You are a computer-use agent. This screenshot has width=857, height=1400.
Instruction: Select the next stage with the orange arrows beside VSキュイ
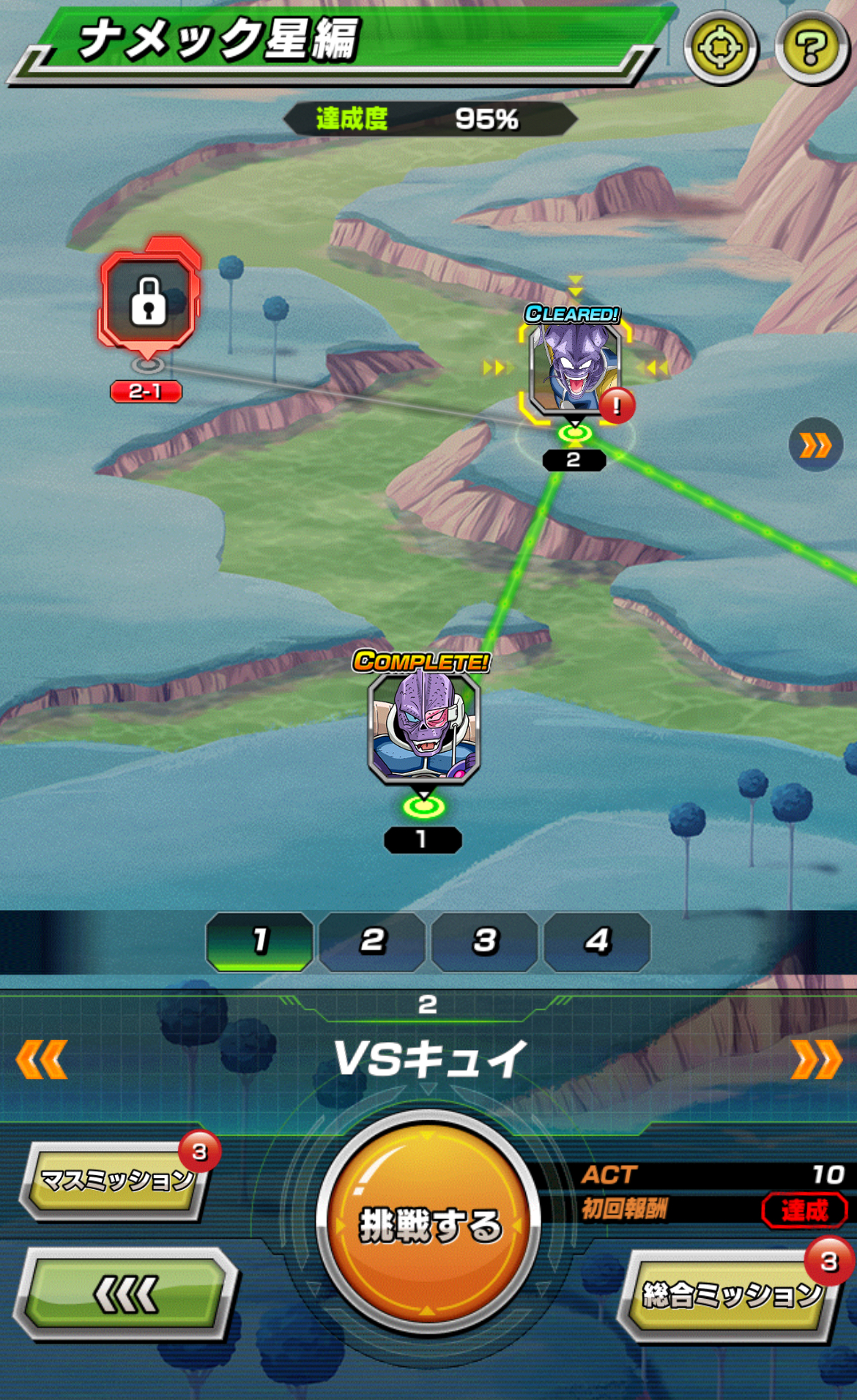(815, 1059)
